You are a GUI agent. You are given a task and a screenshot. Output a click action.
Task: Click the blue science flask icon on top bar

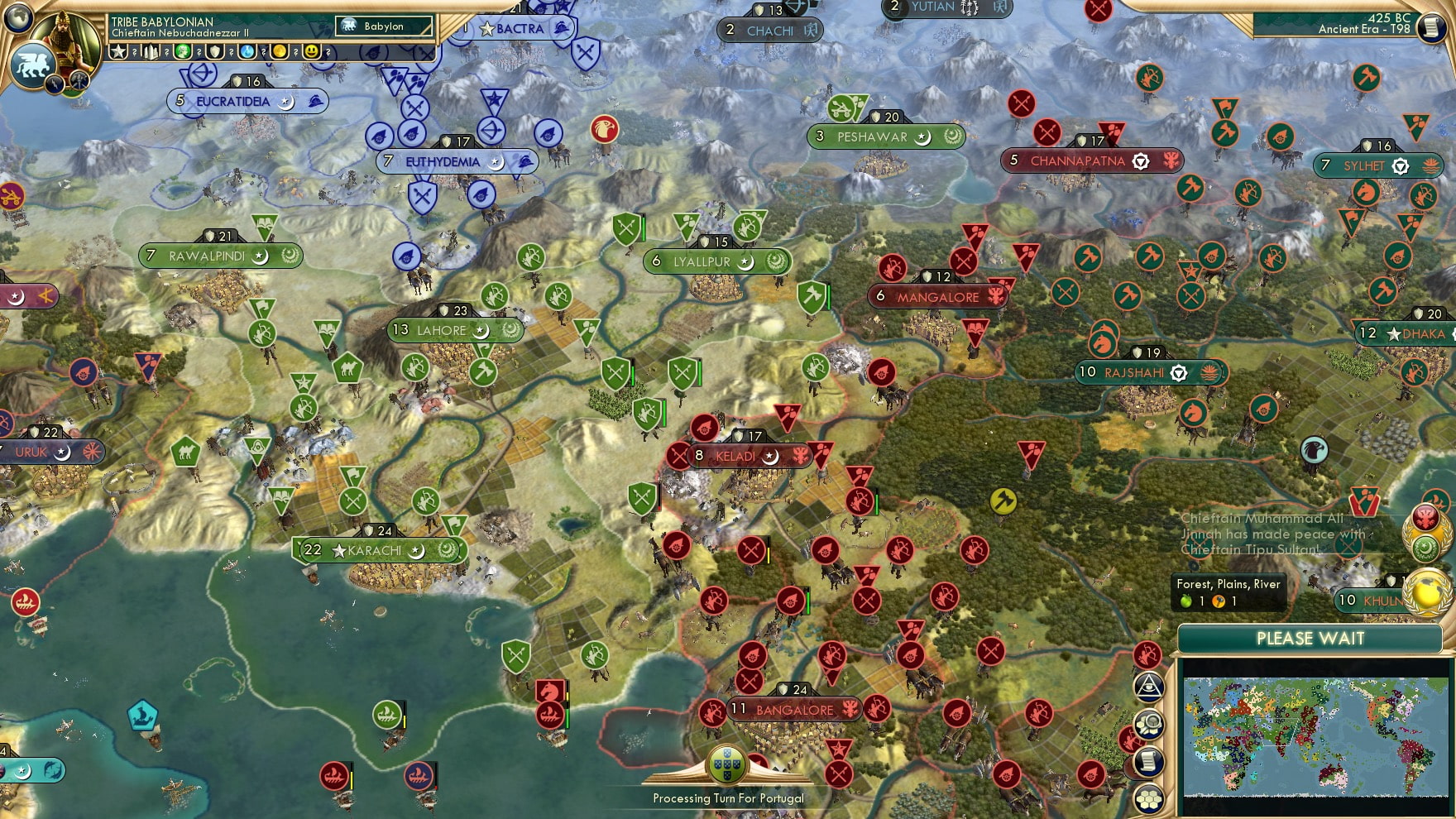245,51
